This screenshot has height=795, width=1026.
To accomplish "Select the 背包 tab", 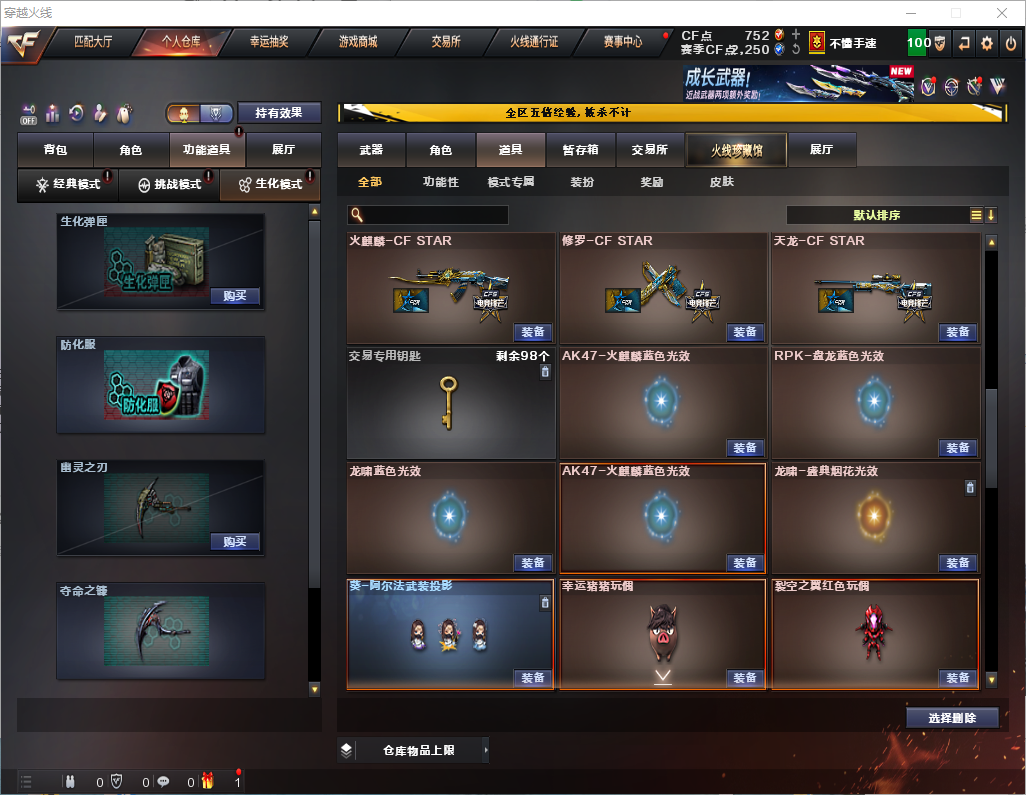I will tap(56, 150).
